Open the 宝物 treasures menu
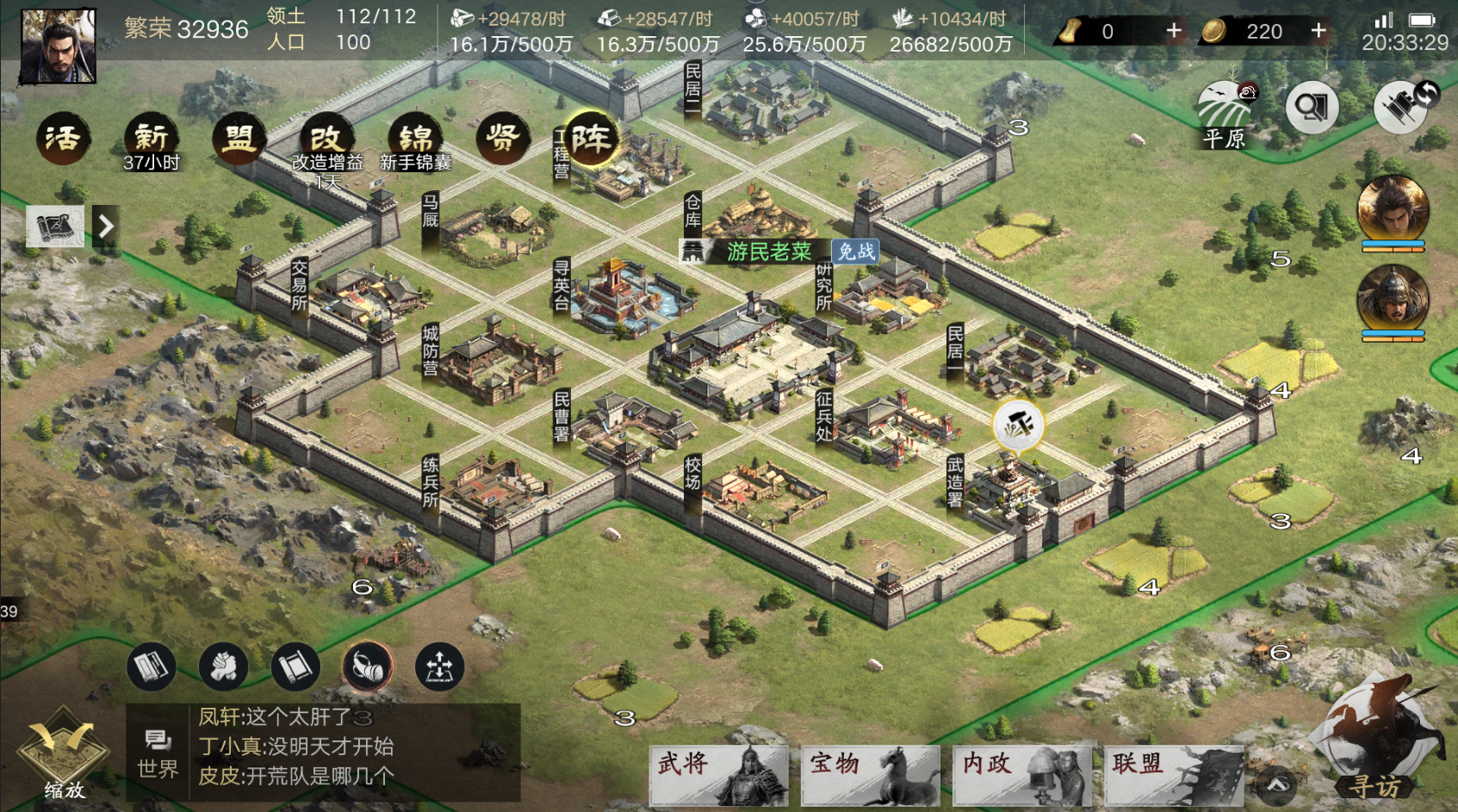Image resolution: width=1458 pixels, height=812 pixels. point(870,774)
